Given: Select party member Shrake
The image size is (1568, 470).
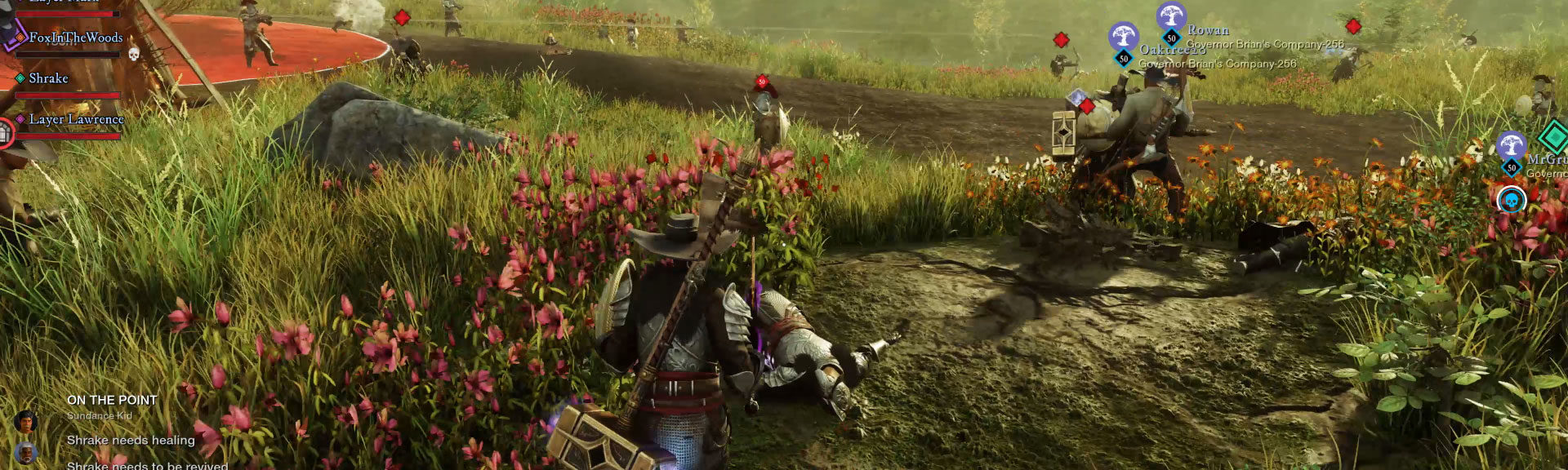Looking at the screenshot, I should (48, 78).
